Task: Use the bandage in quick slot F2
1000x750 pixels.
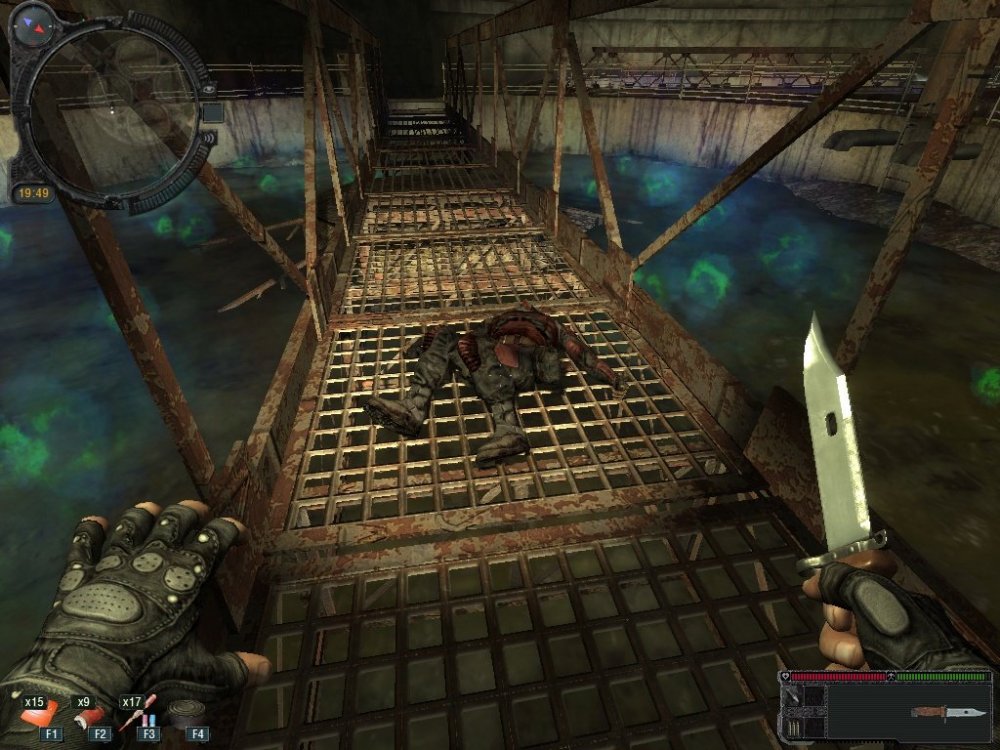Action: (x=88, y=716)
